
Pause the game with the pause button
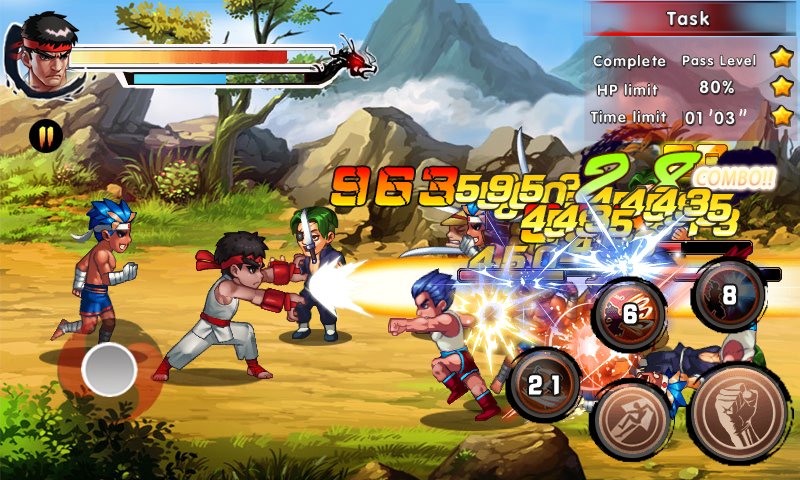tap(44, 135)
